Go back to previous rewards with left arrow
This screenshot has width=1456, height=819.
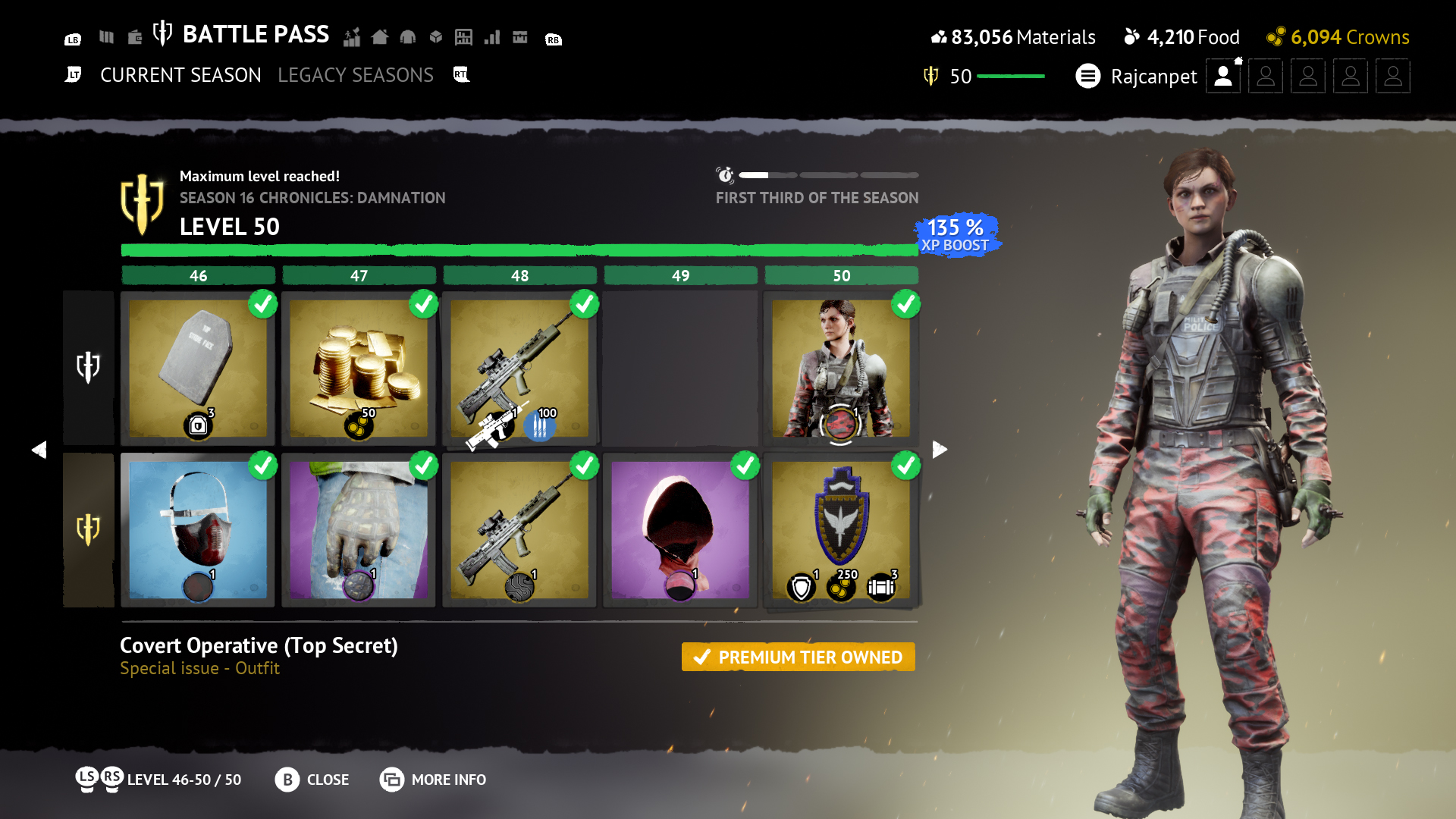[x=40, y=449]
